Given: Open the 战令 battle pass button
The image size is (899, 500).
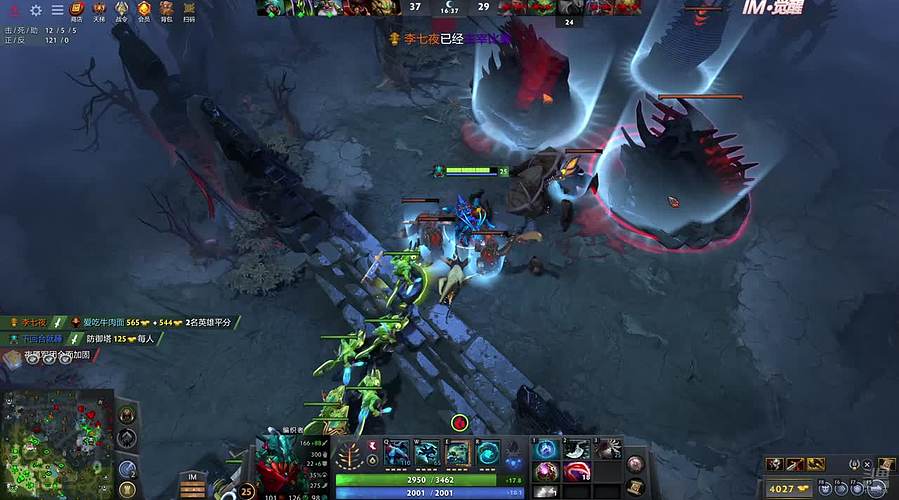Looking at the screenshot, I should [122, 11].
